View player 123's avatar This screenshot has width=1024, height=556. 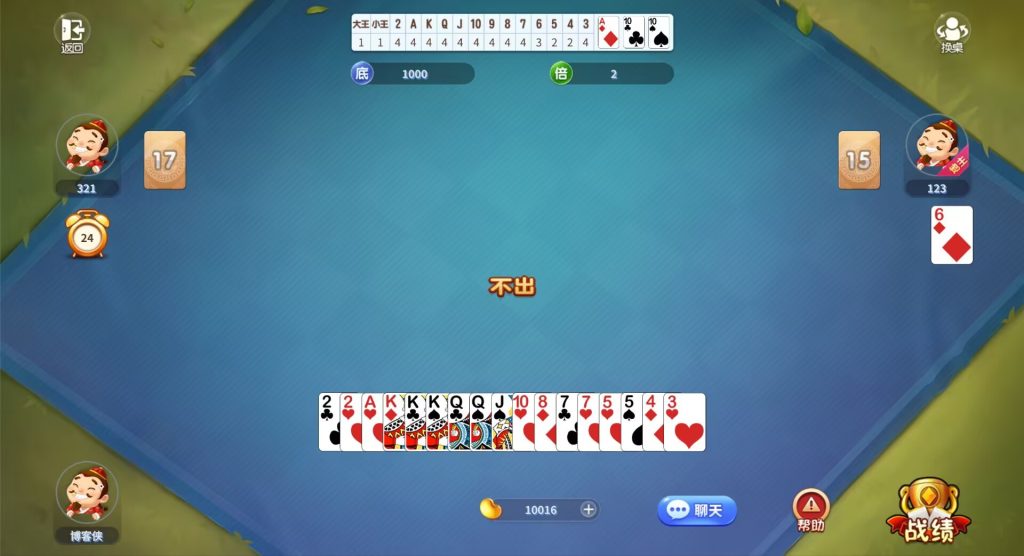(x=937, y=145)
